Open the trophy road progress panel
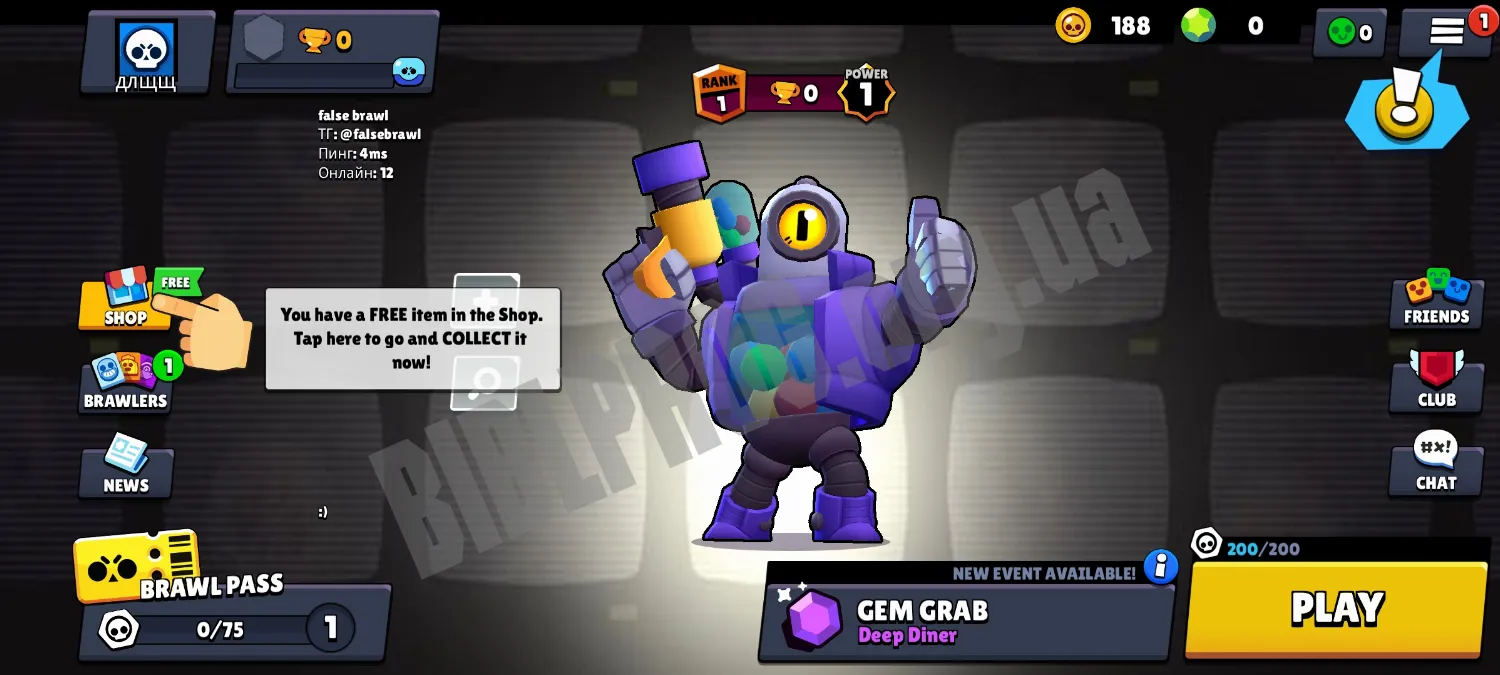1500x675 pixels. click(x=333, y=52)
